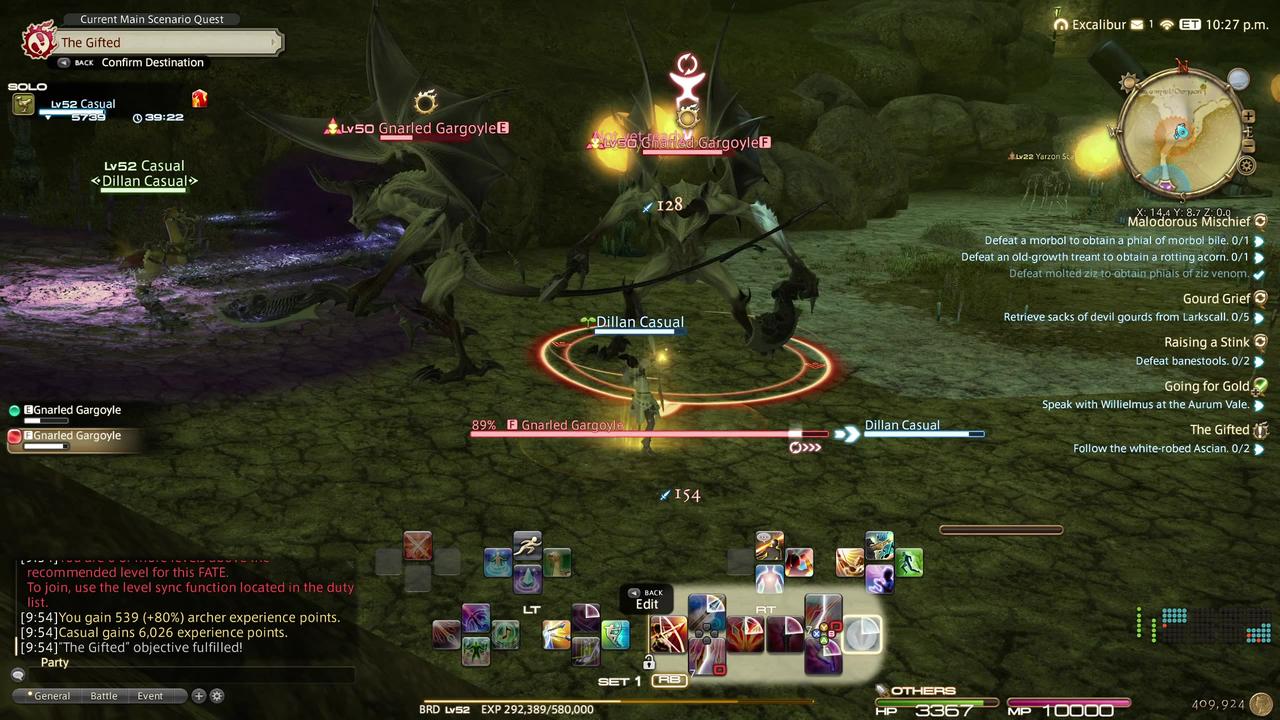Screen dimensions: 1280x720
Task: Click the golden Going for Gold quest icon
Action: point(1260,386)
